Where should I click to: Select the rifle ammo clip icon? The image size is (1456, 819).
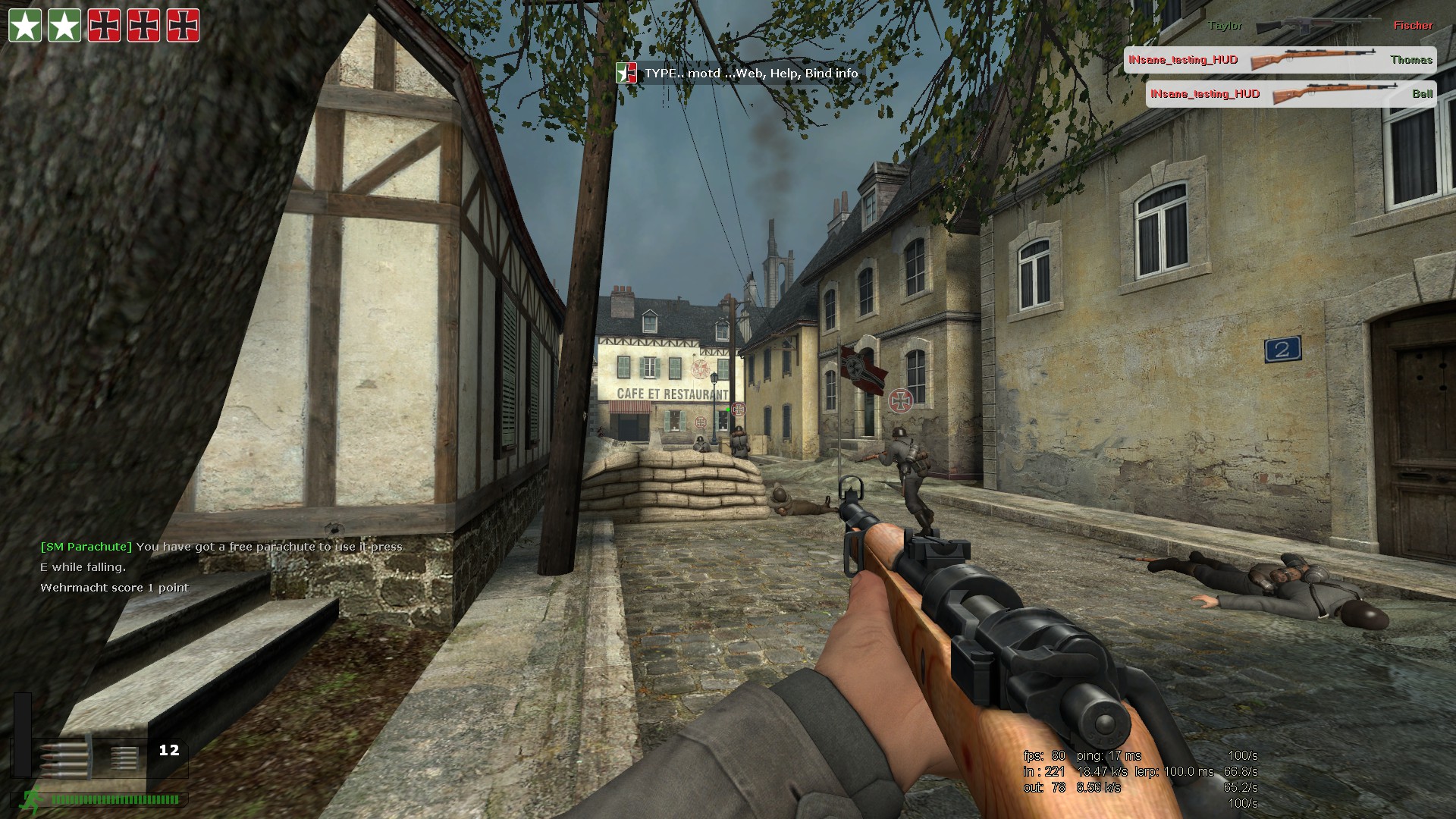click(62, 758)
